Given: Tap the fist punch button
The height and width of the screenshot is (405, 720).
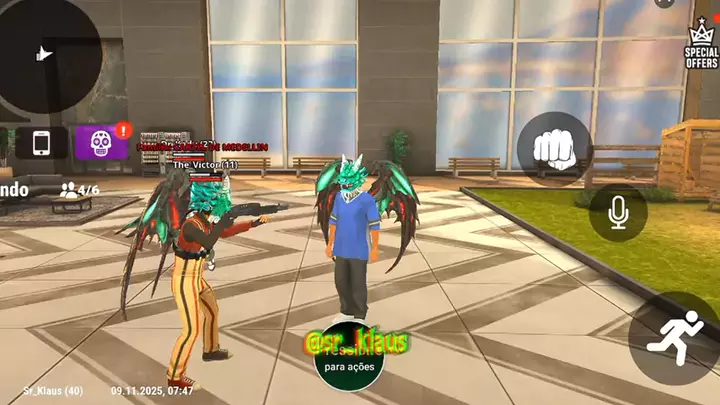Looking at the screenshot, I should point(553,149).
